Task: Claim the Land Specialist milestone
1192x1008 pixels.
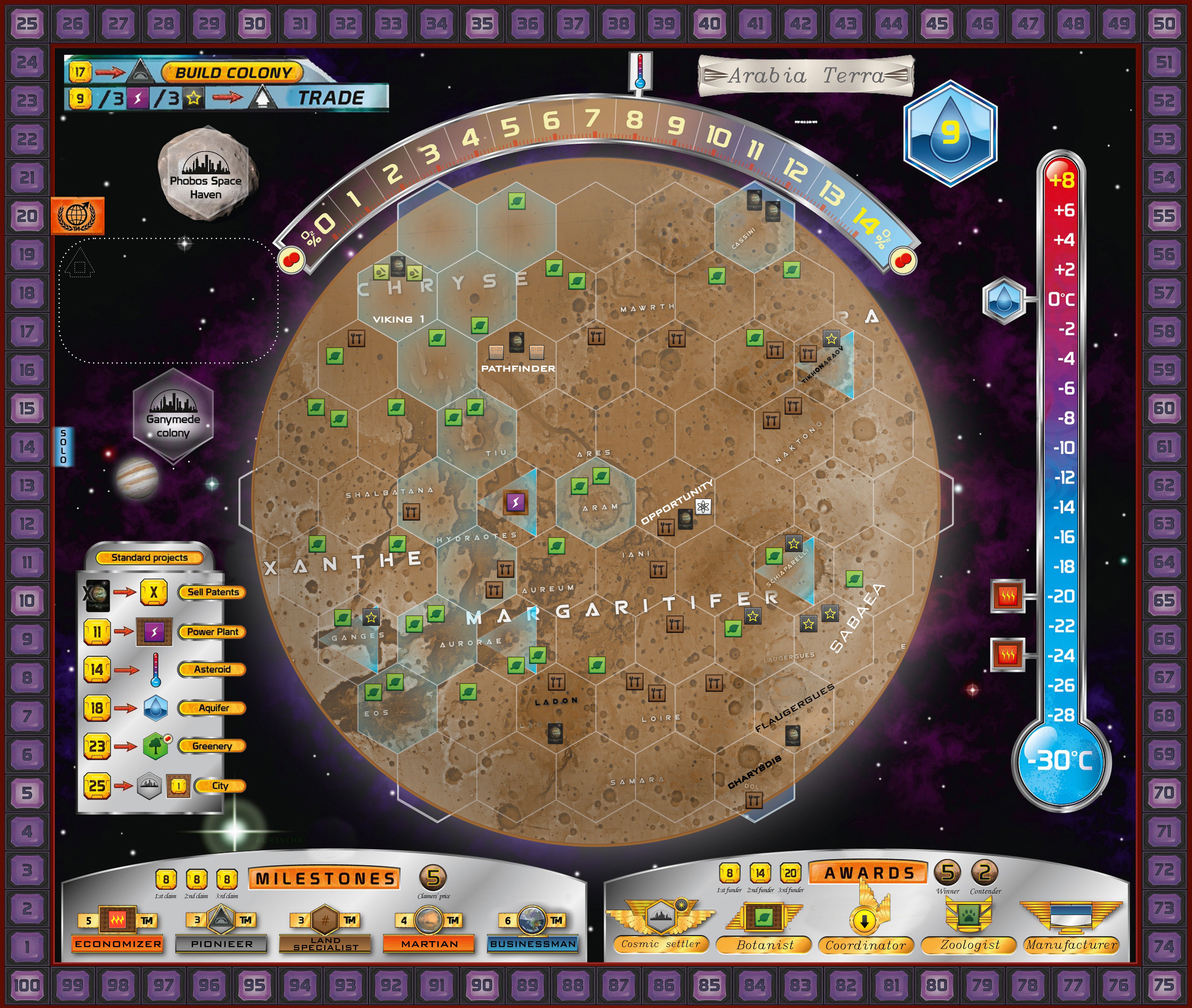Action: (325, 944)
